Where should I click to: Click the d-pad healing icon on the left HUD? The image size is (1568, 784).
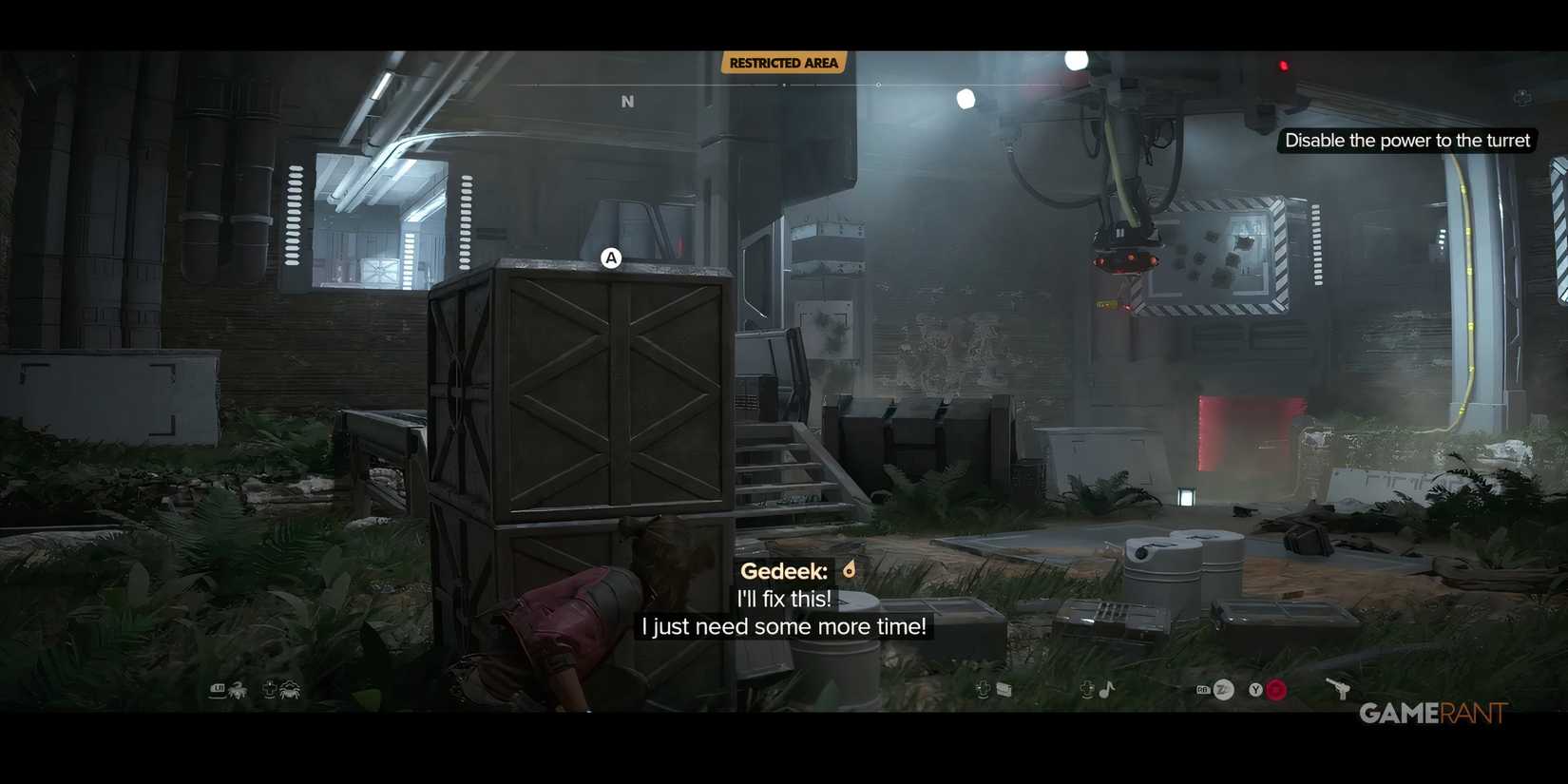[270, 688]
